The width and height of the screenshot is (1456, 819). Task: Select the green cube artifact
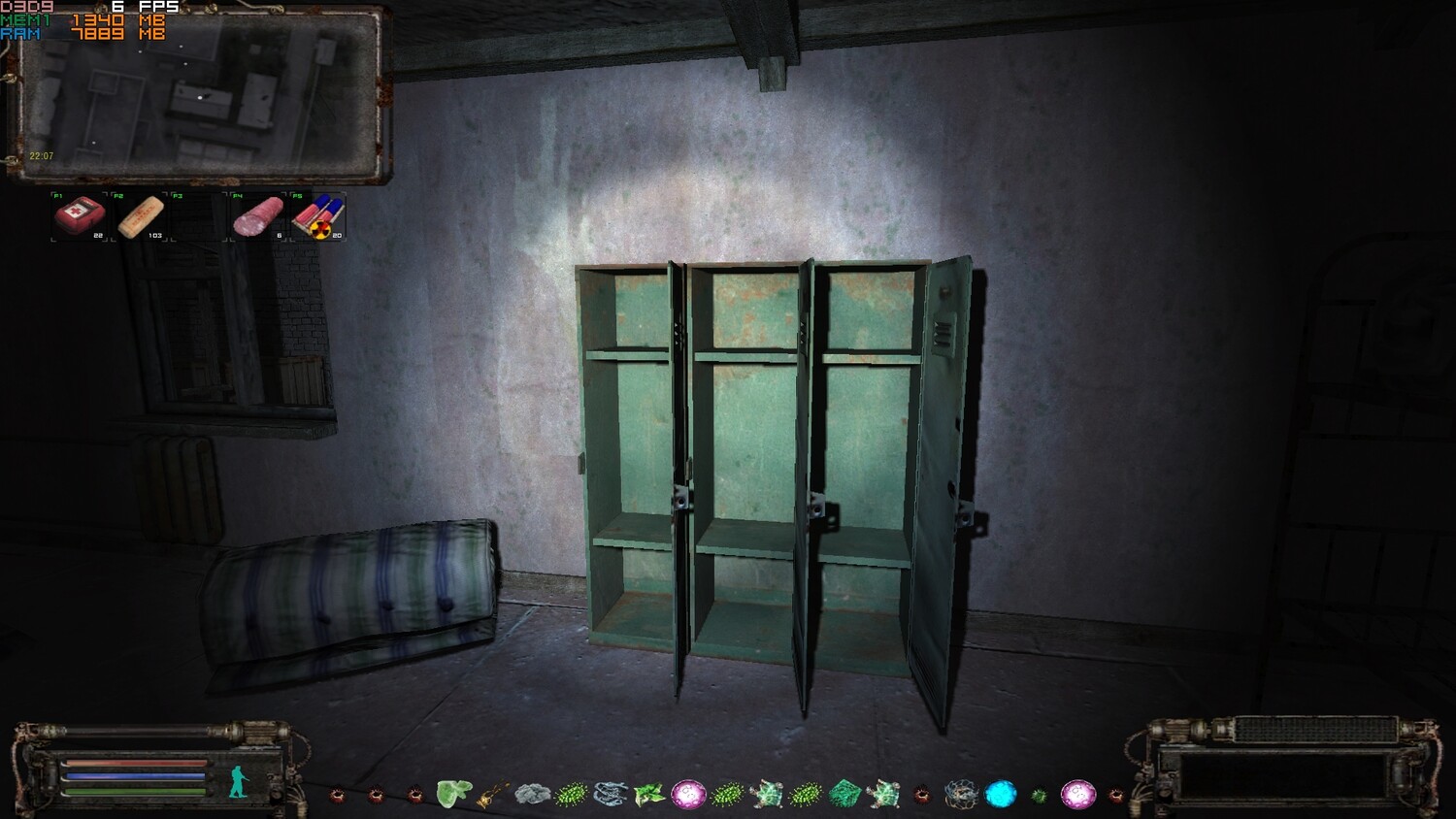point(844,794)
